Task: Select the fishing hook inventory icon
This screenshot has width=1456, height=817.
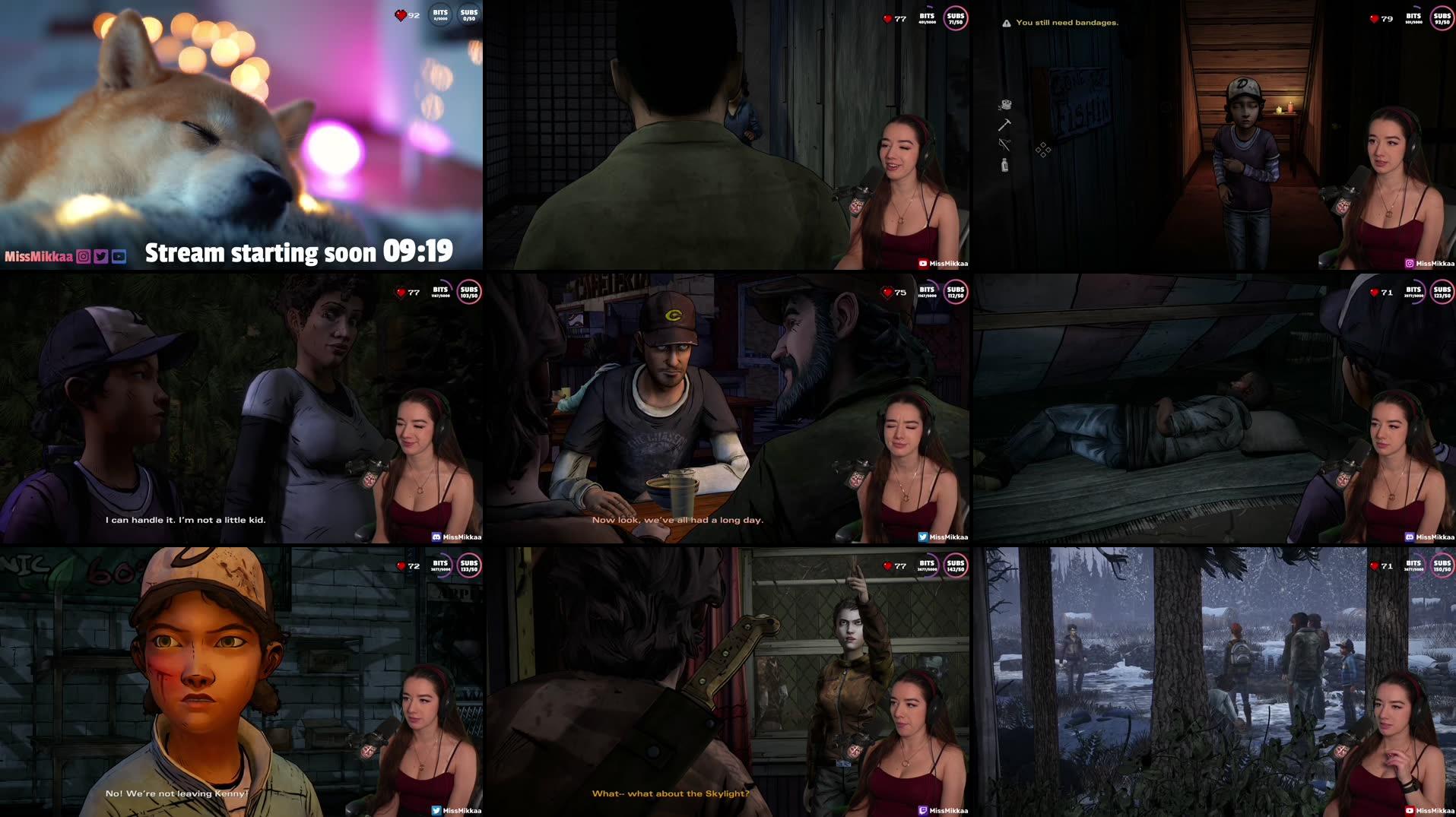Action: 1005,144
